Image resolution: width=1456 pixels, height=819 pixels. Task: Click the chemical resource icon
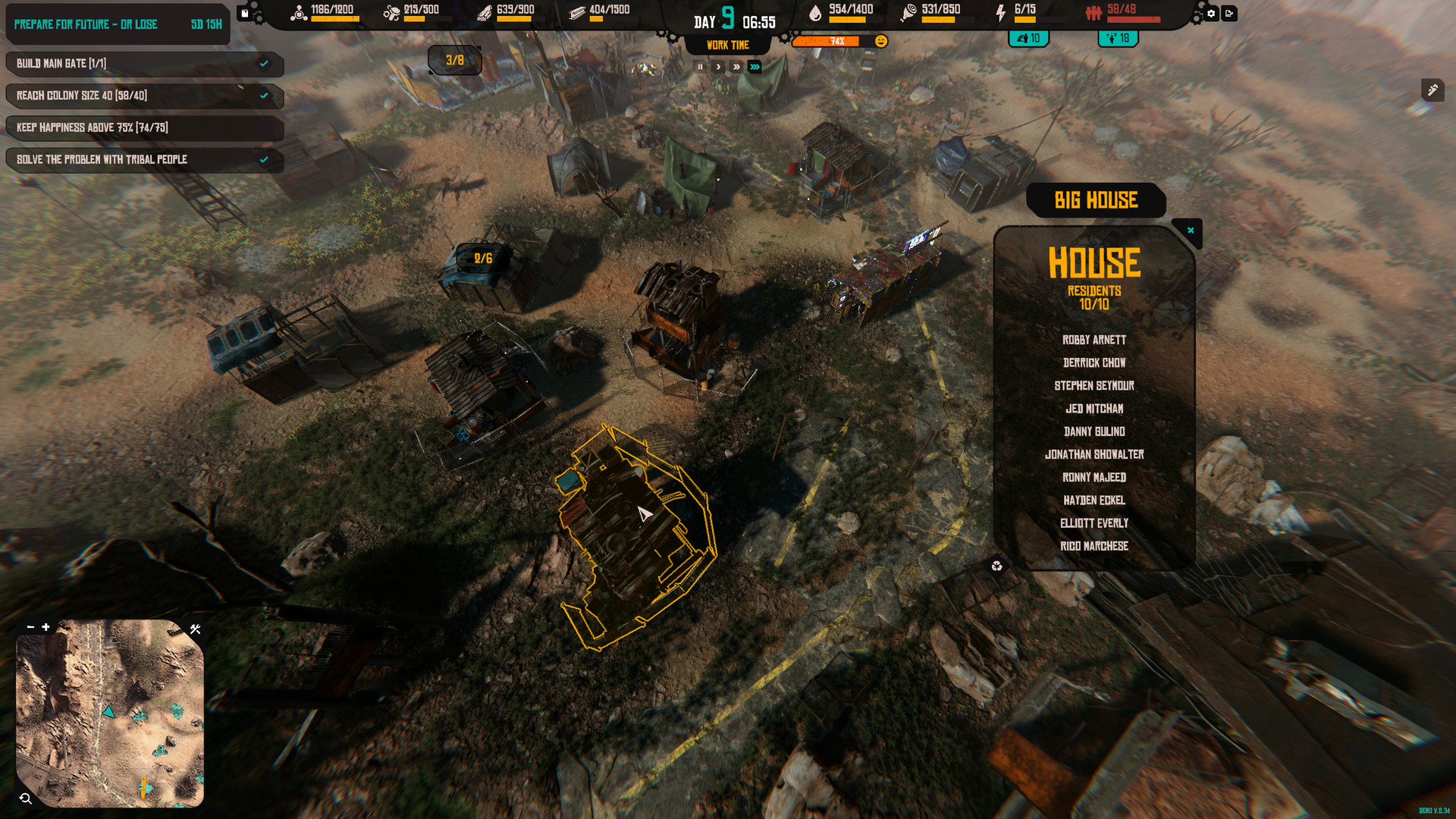[299, 14]
